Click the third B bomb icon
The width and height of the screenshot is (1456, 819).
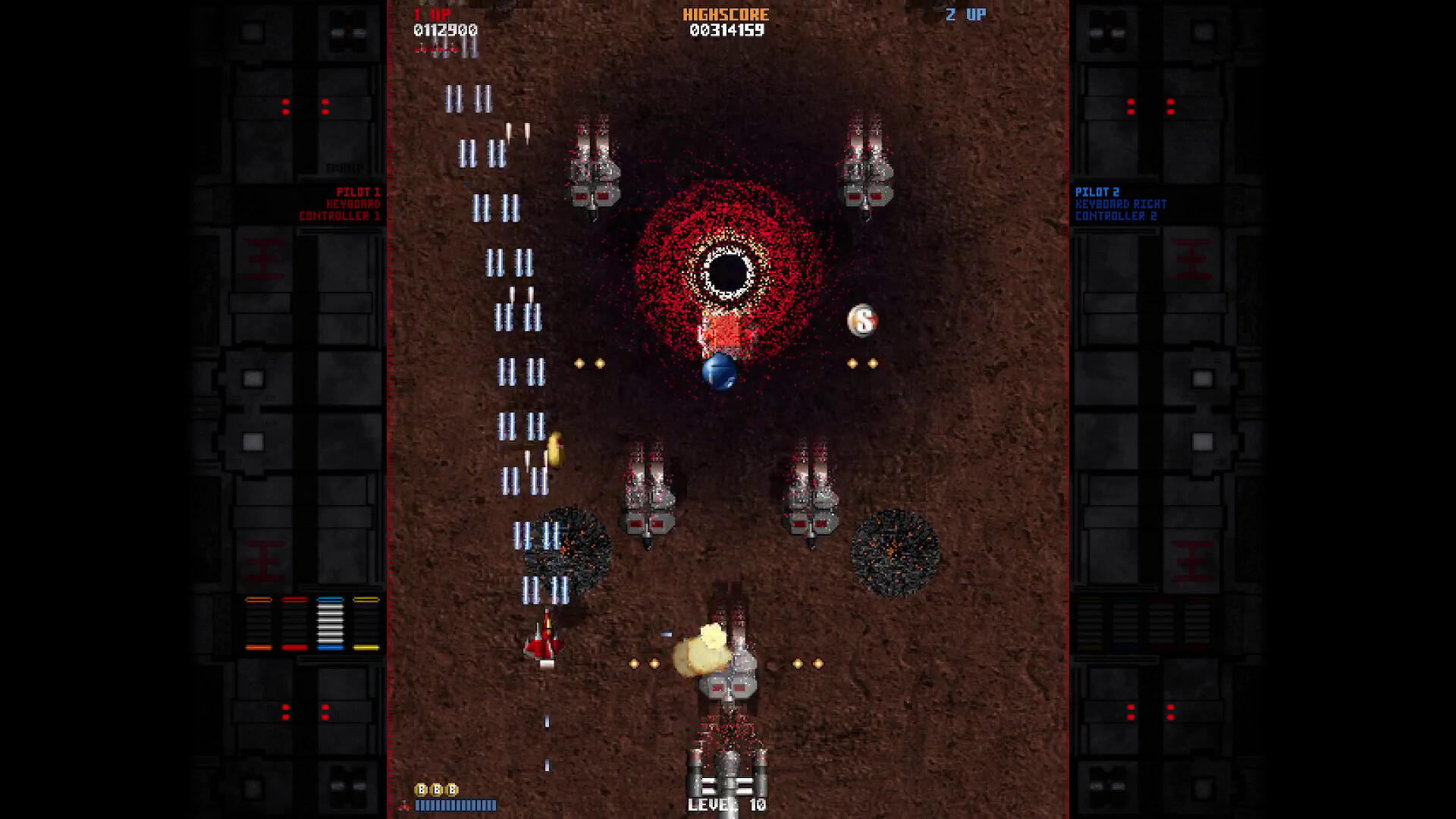pyautogui.click(x=453, y=789)
